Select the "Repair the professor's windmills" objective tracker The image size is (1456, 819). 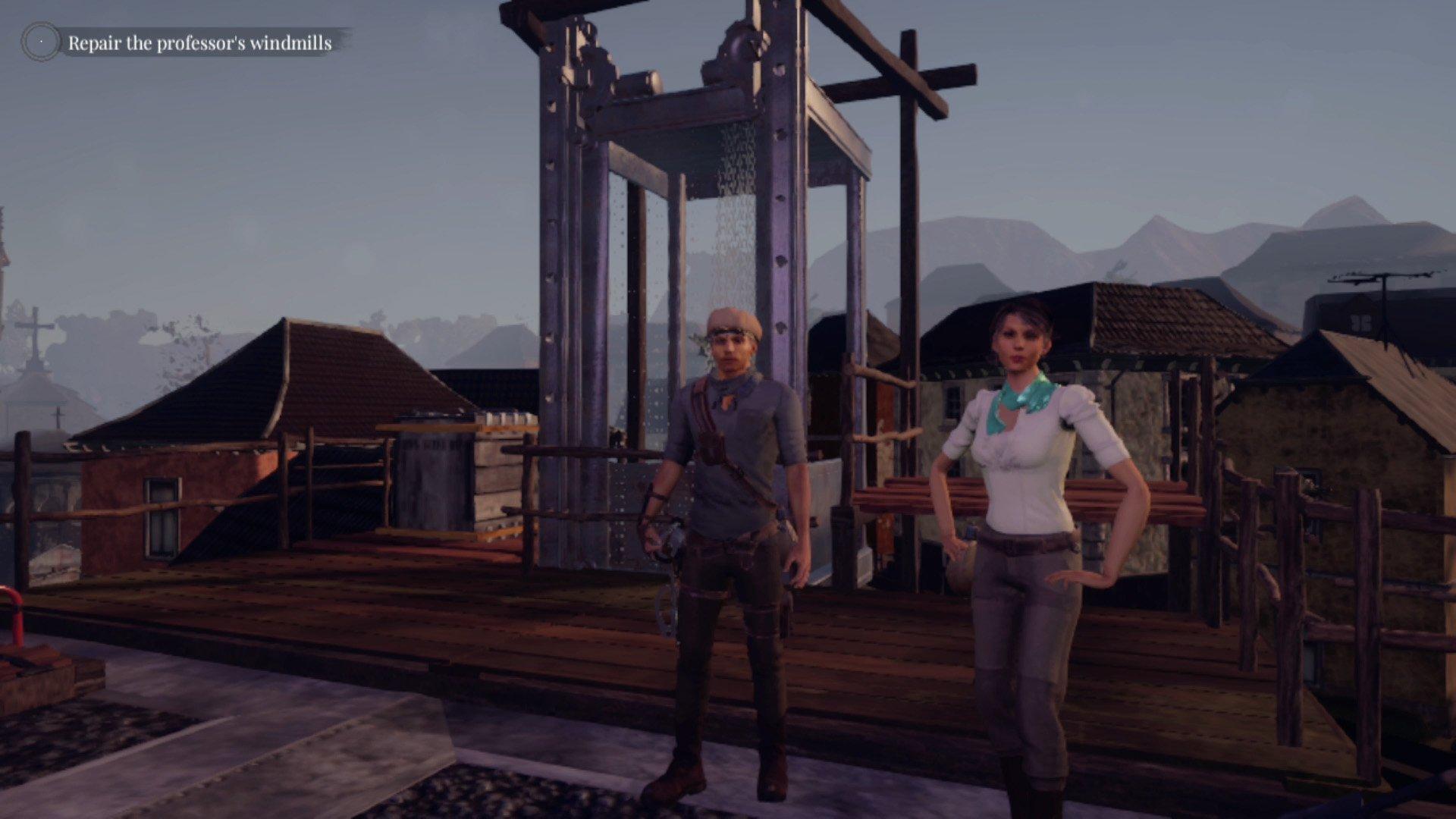pos(200,43)
